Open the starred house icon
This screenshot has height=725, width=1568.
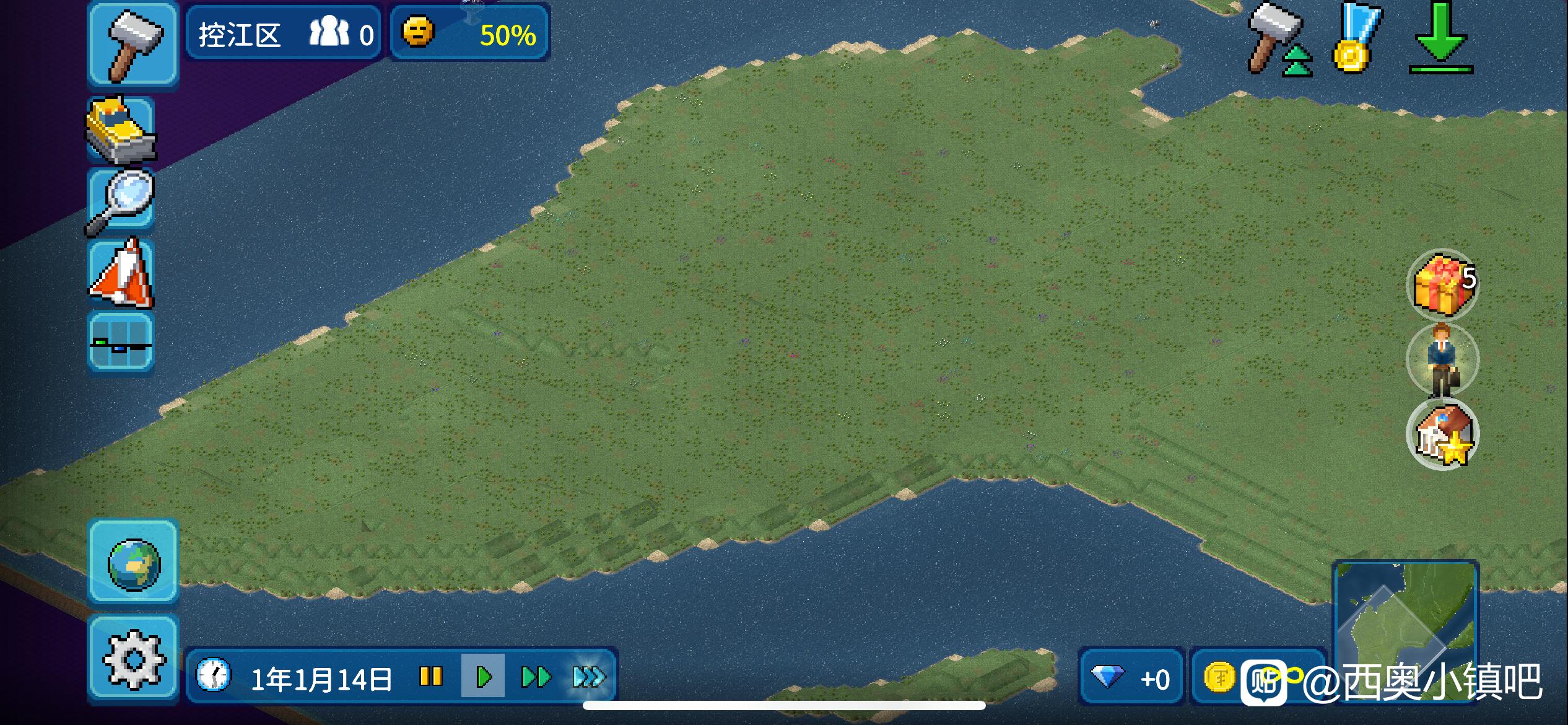tap(1443, 435)
